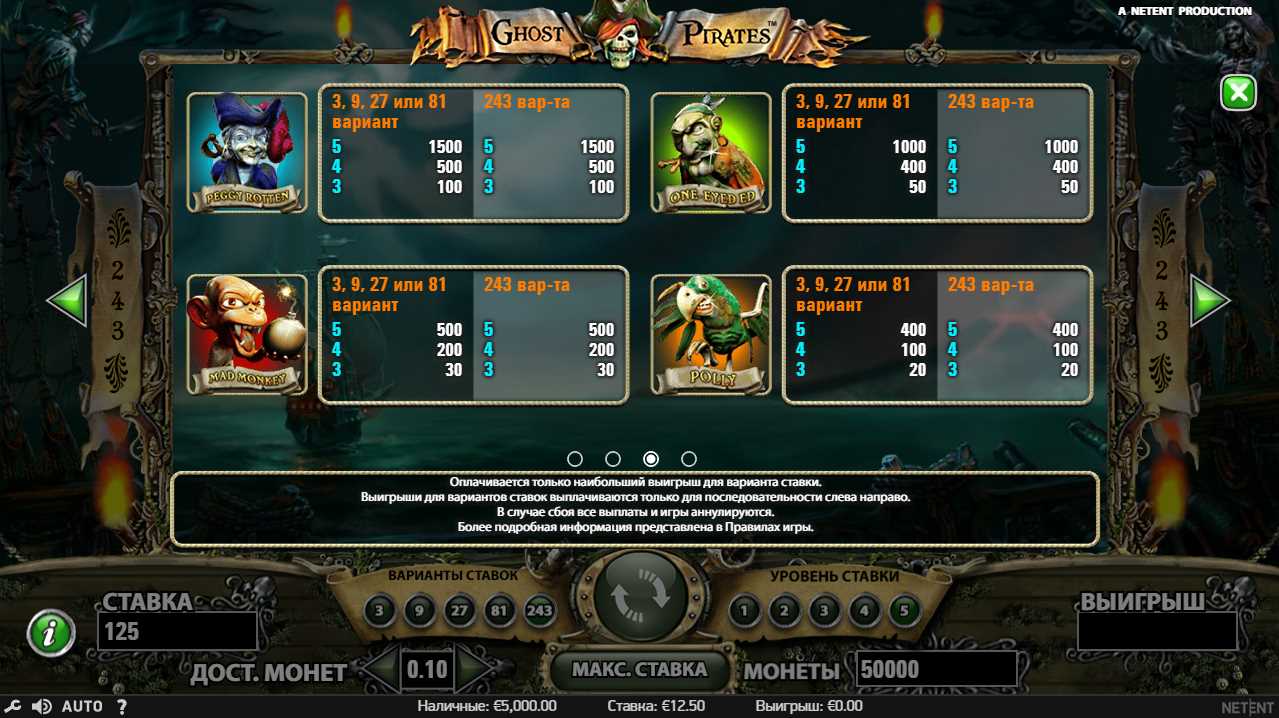1279x718 pixels.
Task: Choose 243 bet ways
Action: point(539,609)
